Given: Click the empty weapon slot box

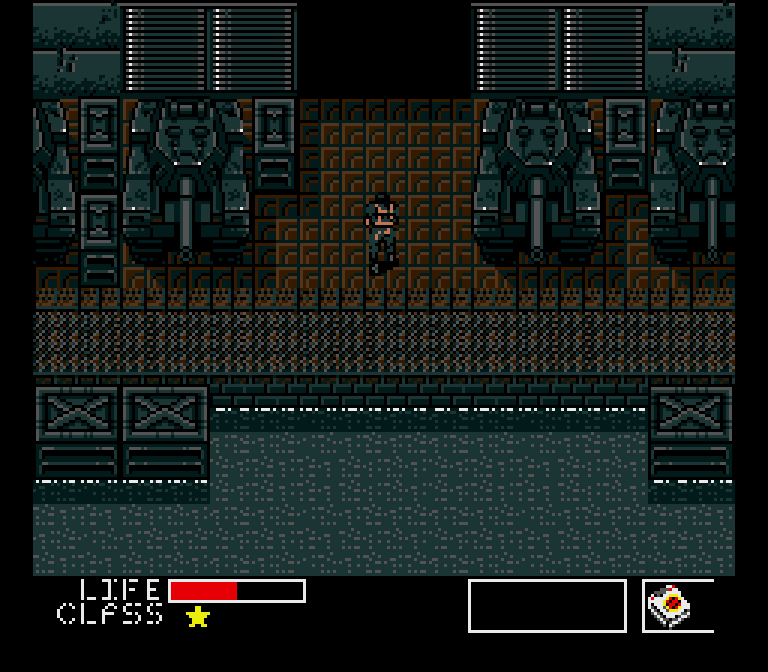Looking at the screenshot, I should point(547,606).
